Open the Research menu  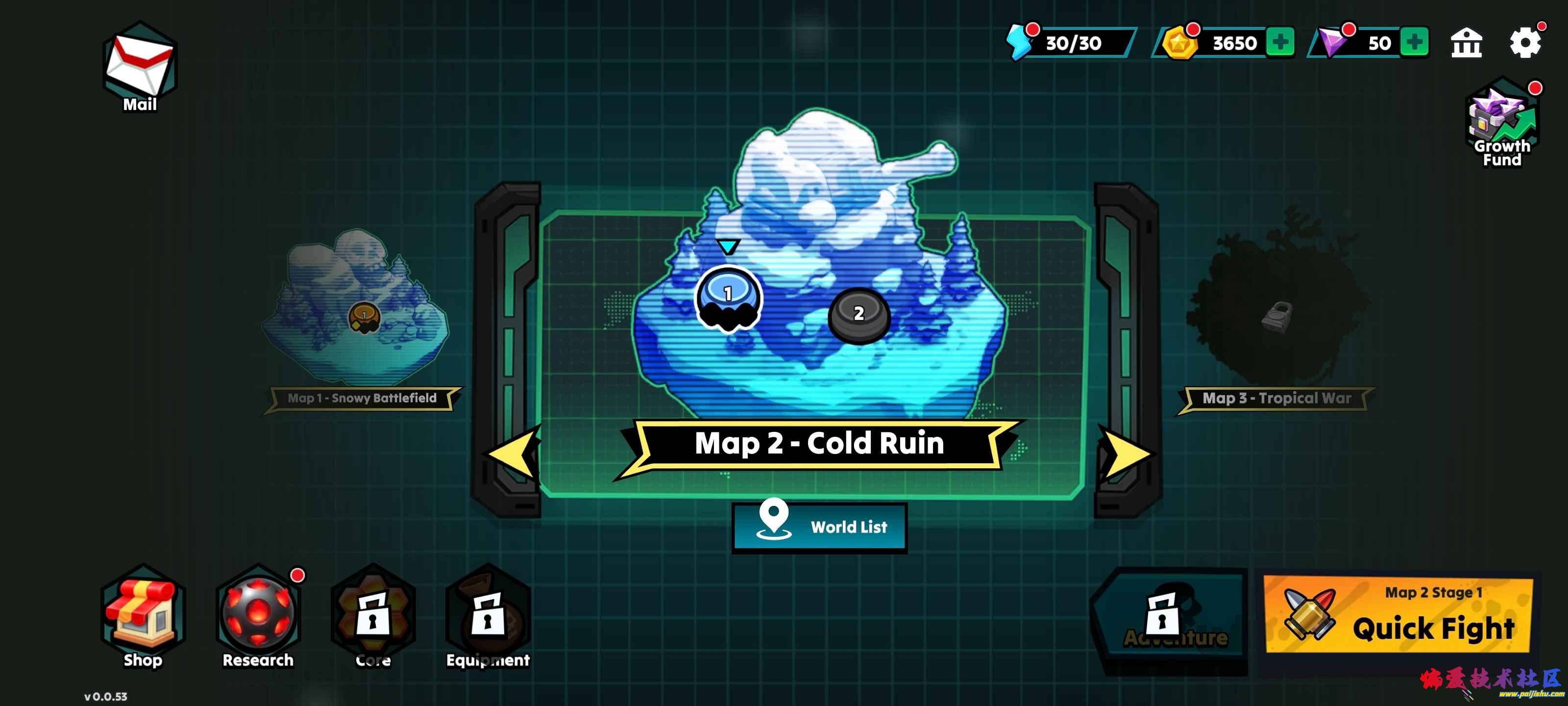[x=258, y=616]
